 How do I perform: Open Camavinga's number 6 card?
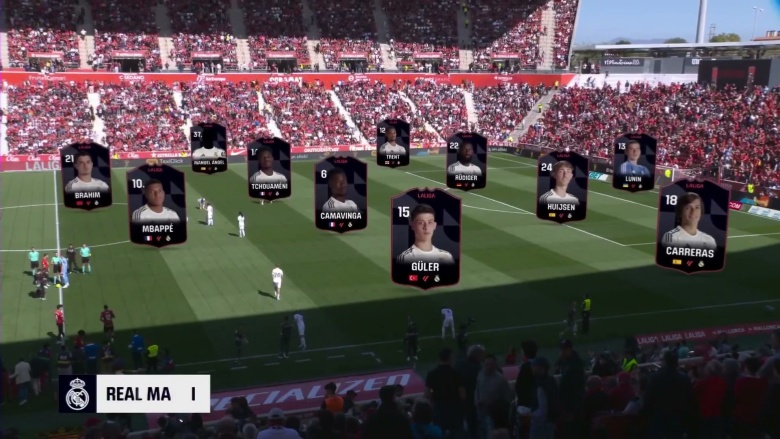(x=340, y=194)
